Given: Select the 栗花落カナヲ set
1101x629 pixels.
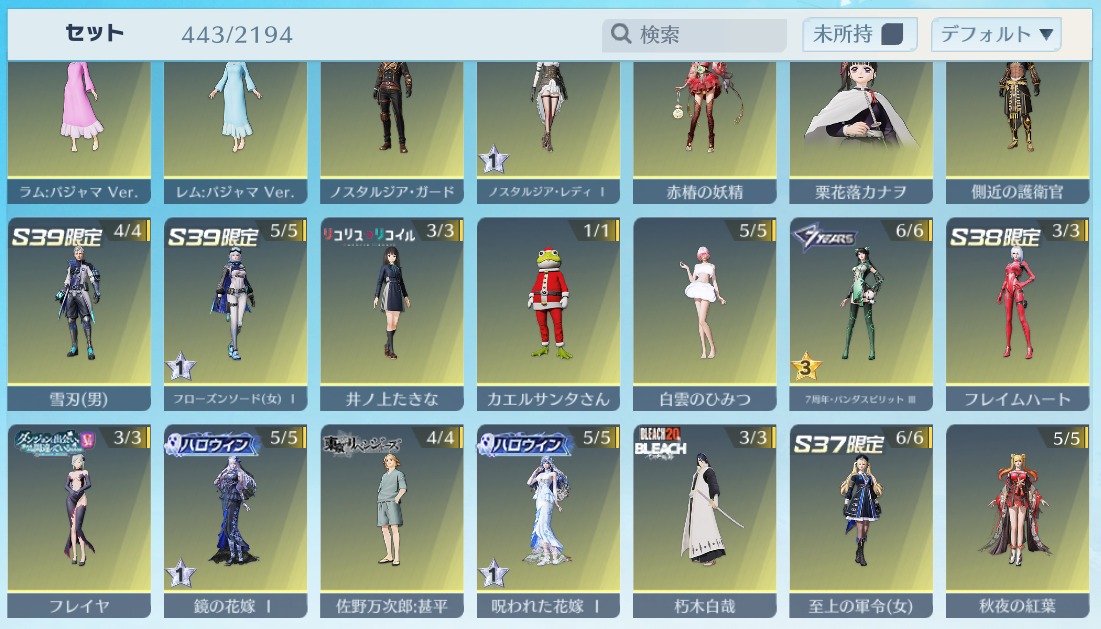Looking at the screenshot, I should click(861, 120).
